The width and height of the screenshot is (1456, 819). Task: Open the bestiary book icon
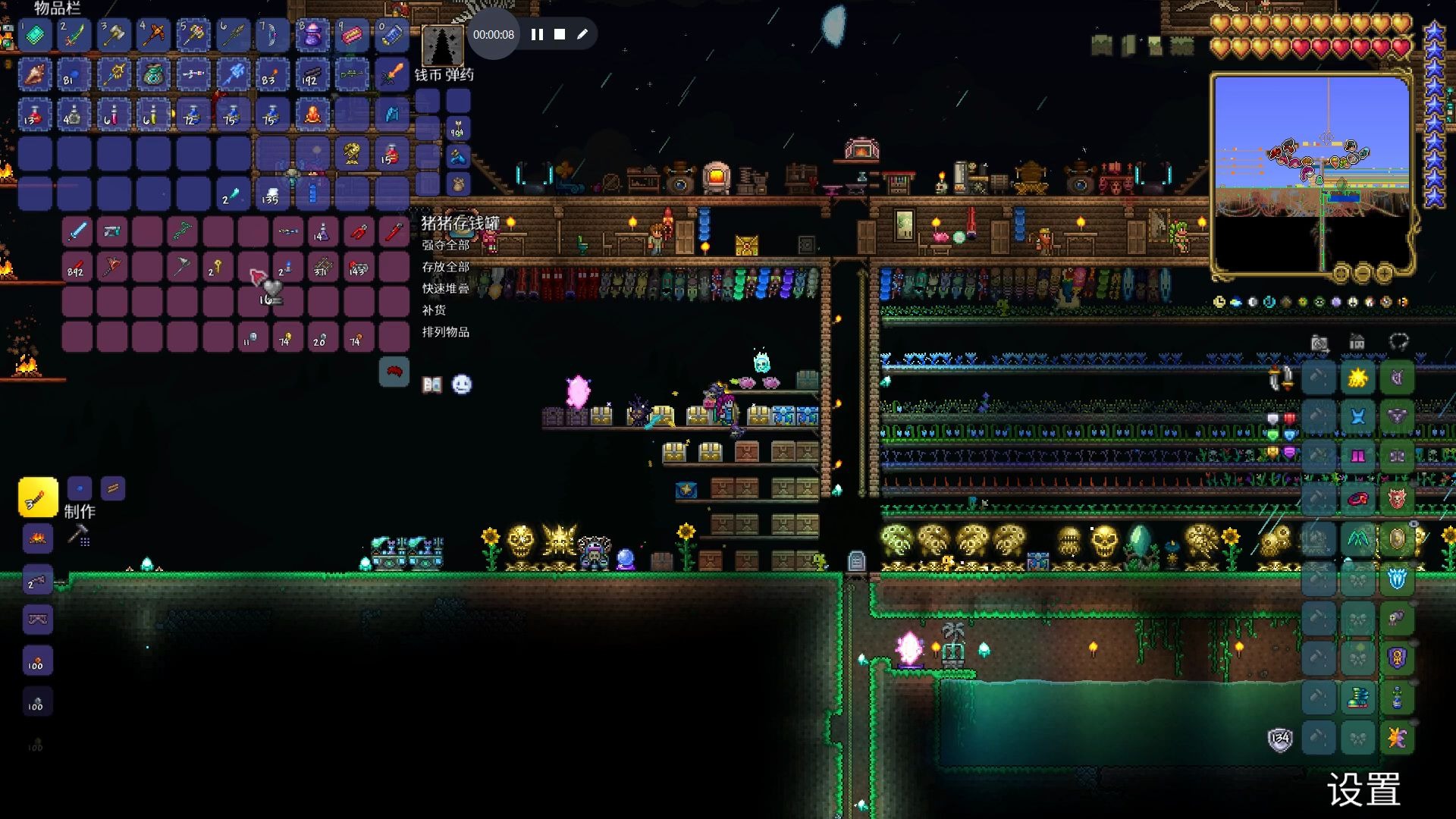tap(432, 385)
